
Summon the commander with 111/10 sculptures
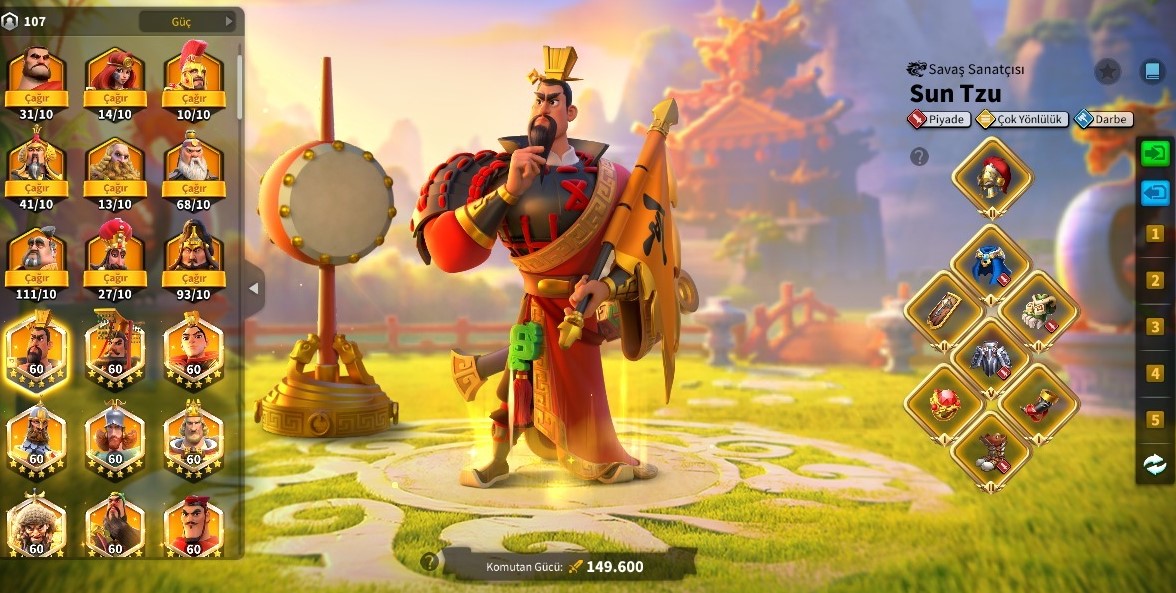click(37, 277)
